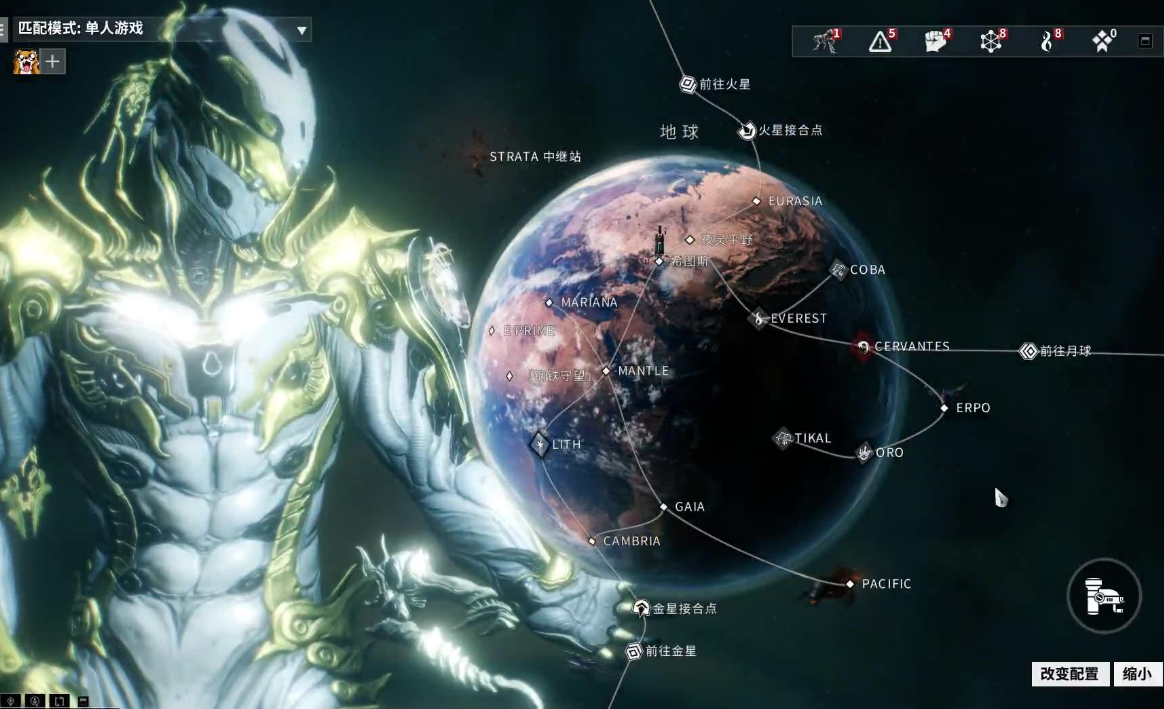1164x709 pixels.
Task: Show the creature icon with badge 1
Action: pyautogui.click(x=824, y=42)
